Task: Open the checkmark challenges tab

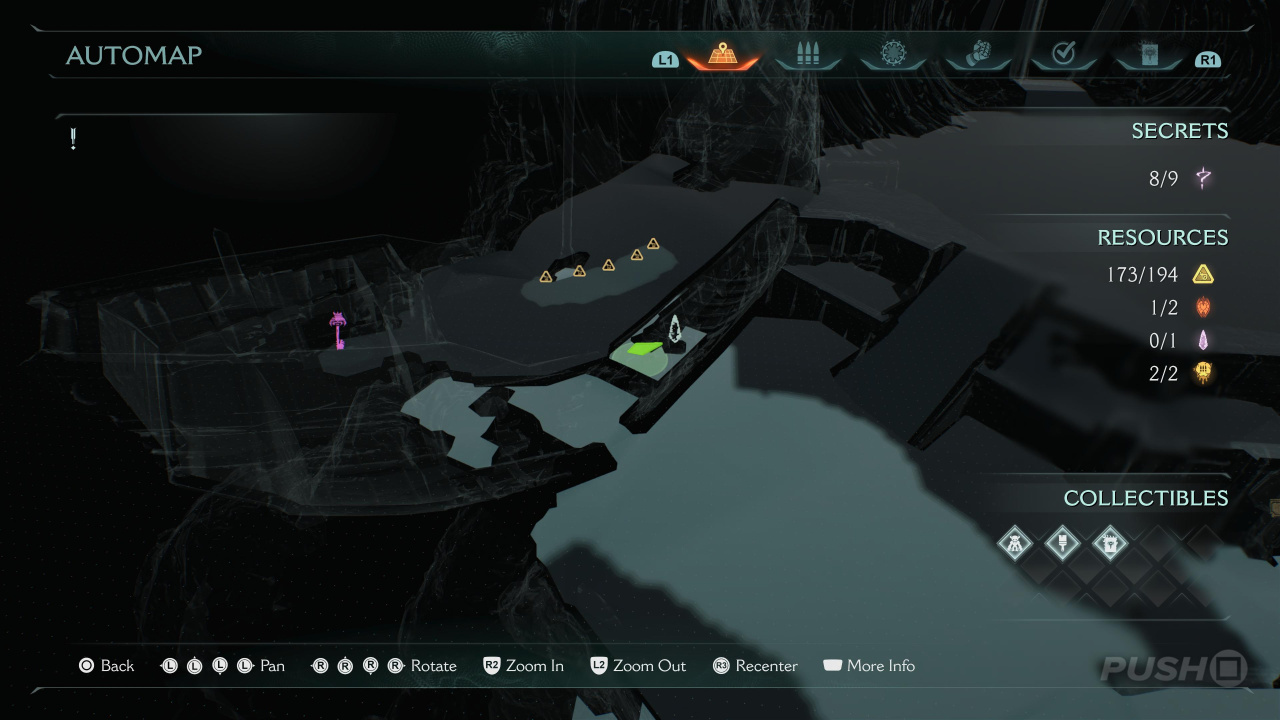Action: click(x=1064, y=54)
